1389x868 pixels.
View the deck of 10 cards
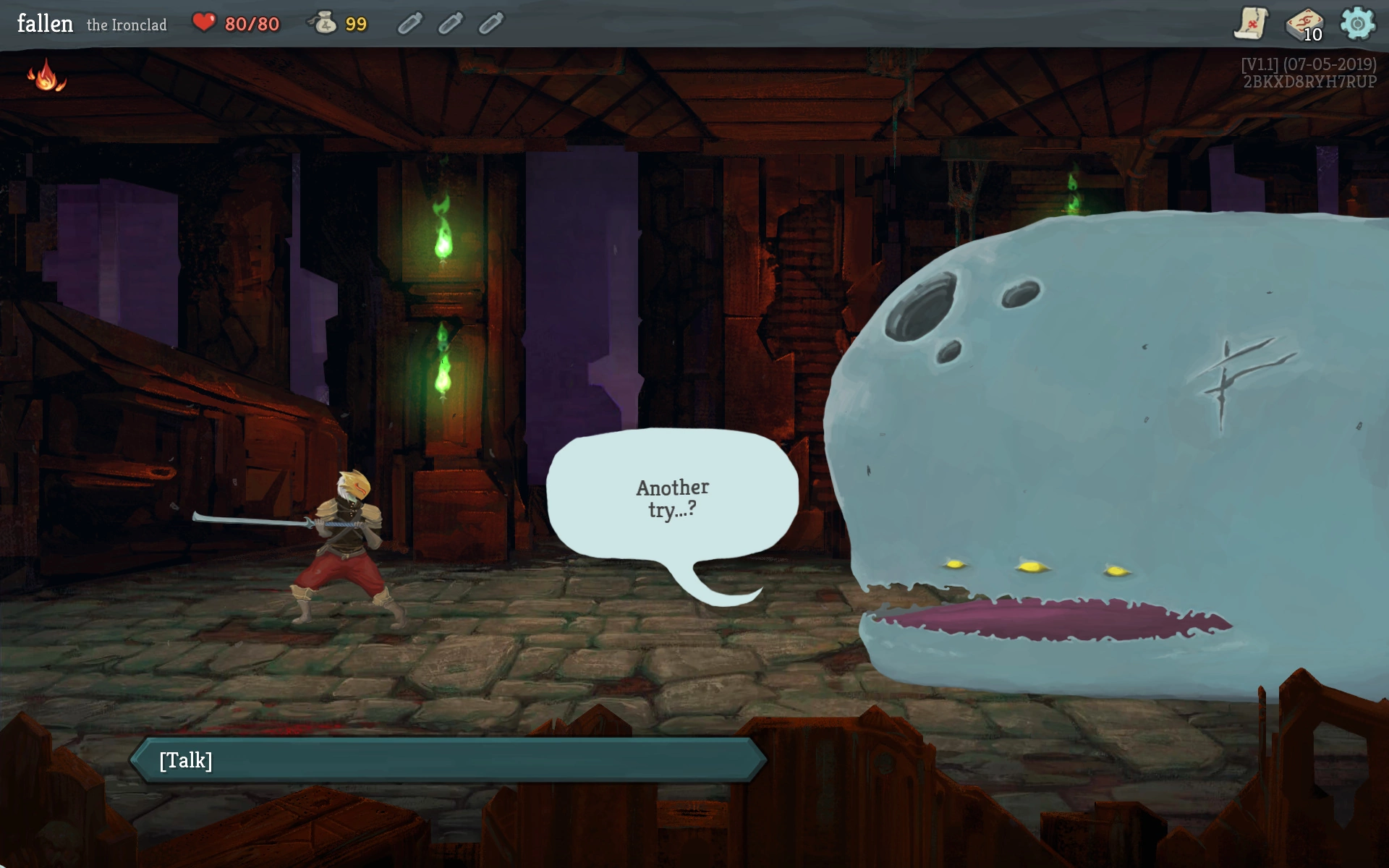[x=1304, y=25]
